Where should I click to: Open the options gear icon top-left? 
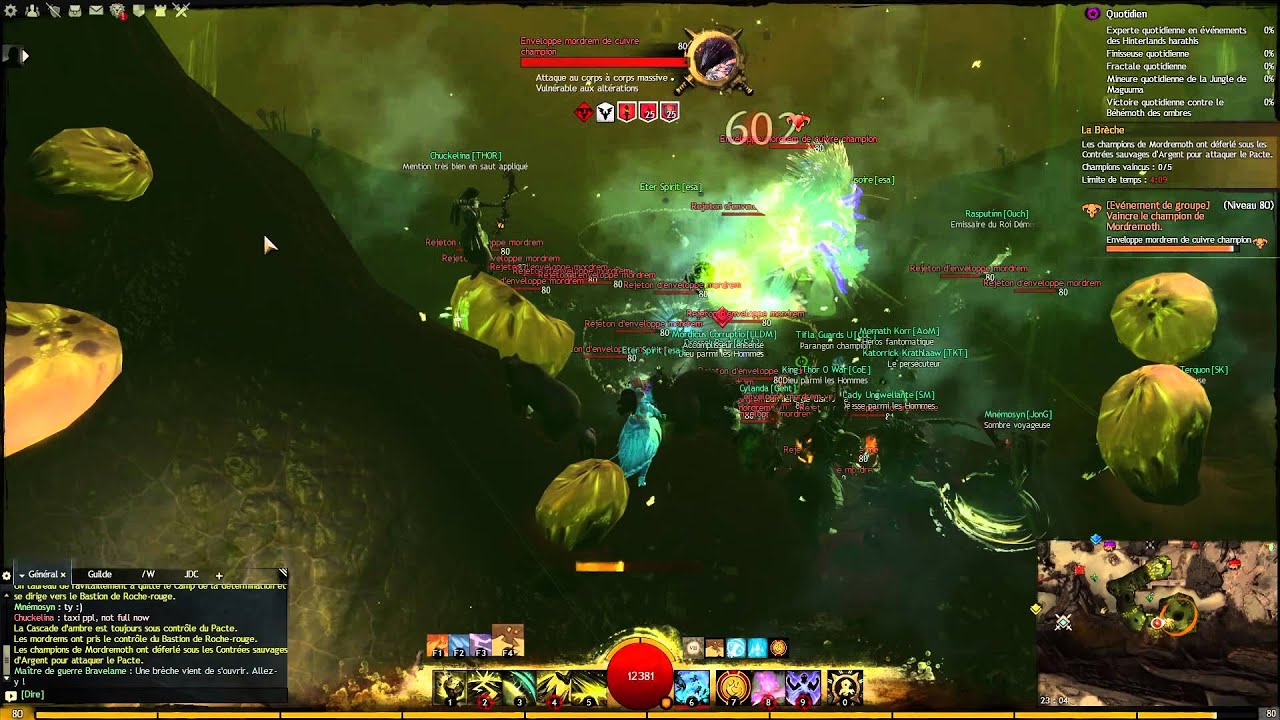click(x=11, y=11)
